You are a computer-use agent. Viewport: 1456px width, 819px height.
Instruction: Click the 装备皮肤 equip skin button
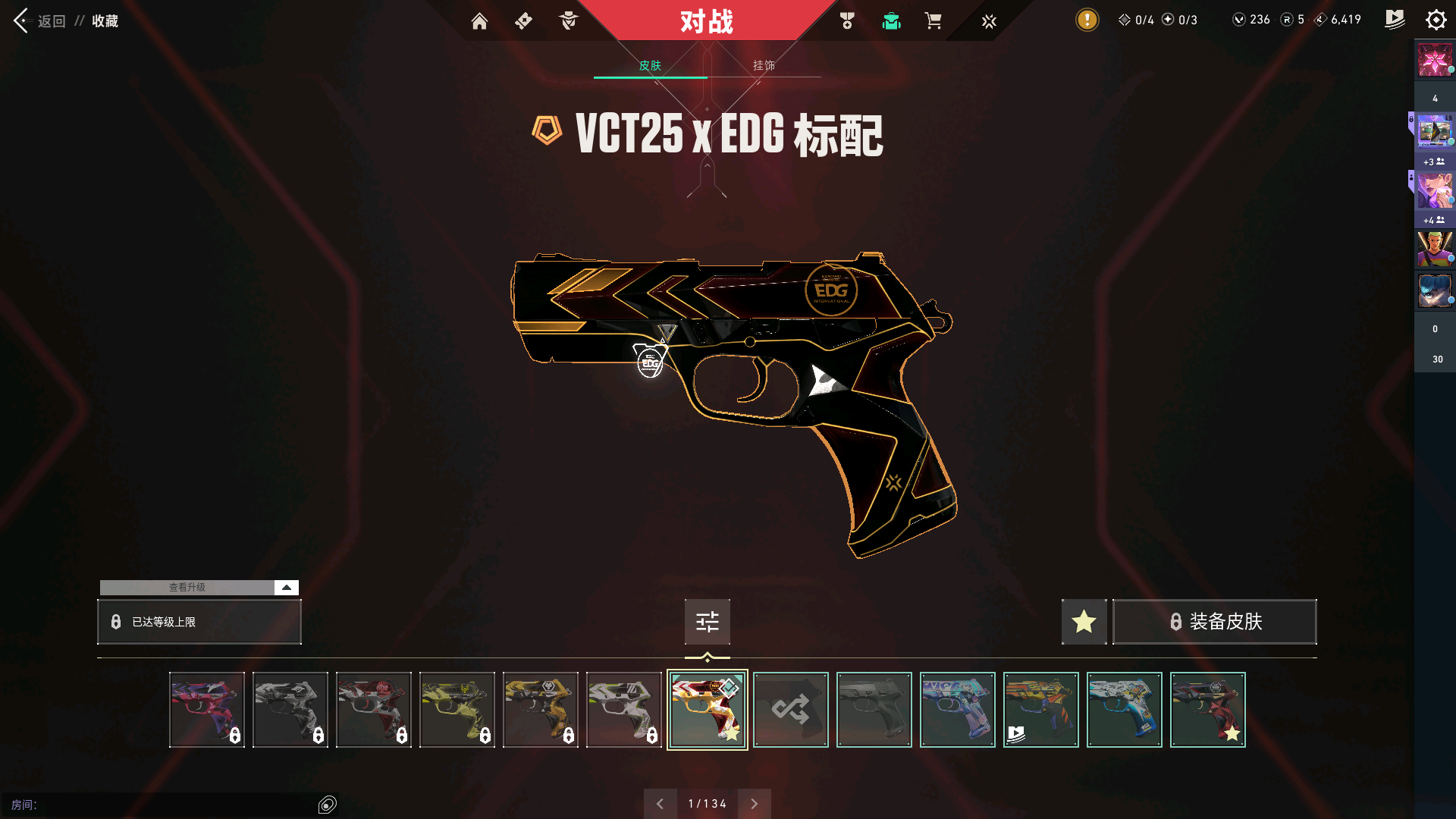tap(1215, 622)
